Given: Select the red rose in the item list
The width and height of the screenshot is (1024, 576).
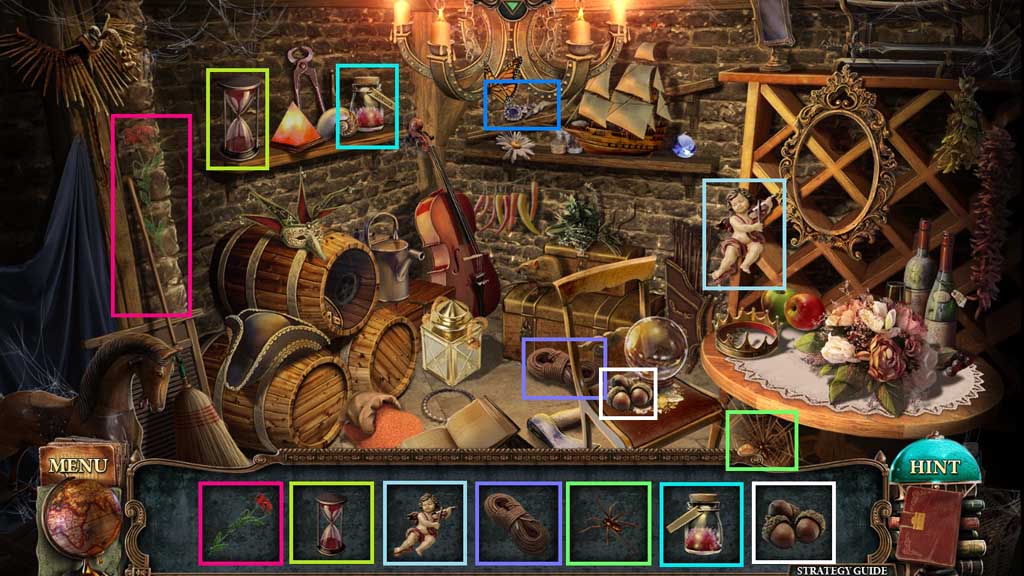Looking at the screenshot, I should (x=240, y=522).
